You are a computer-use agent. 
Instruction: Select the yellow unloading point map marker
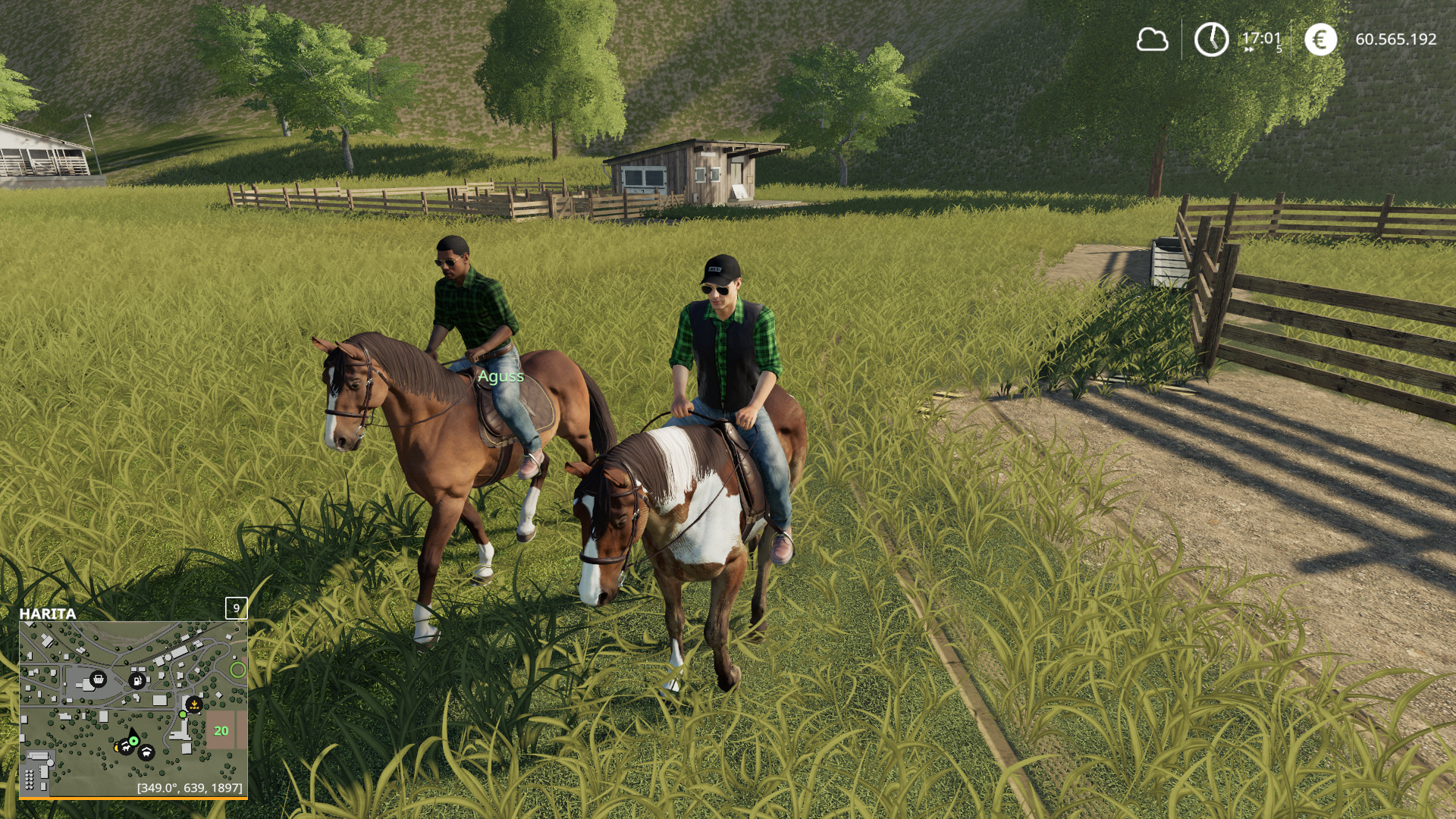(x=194, y=704)
